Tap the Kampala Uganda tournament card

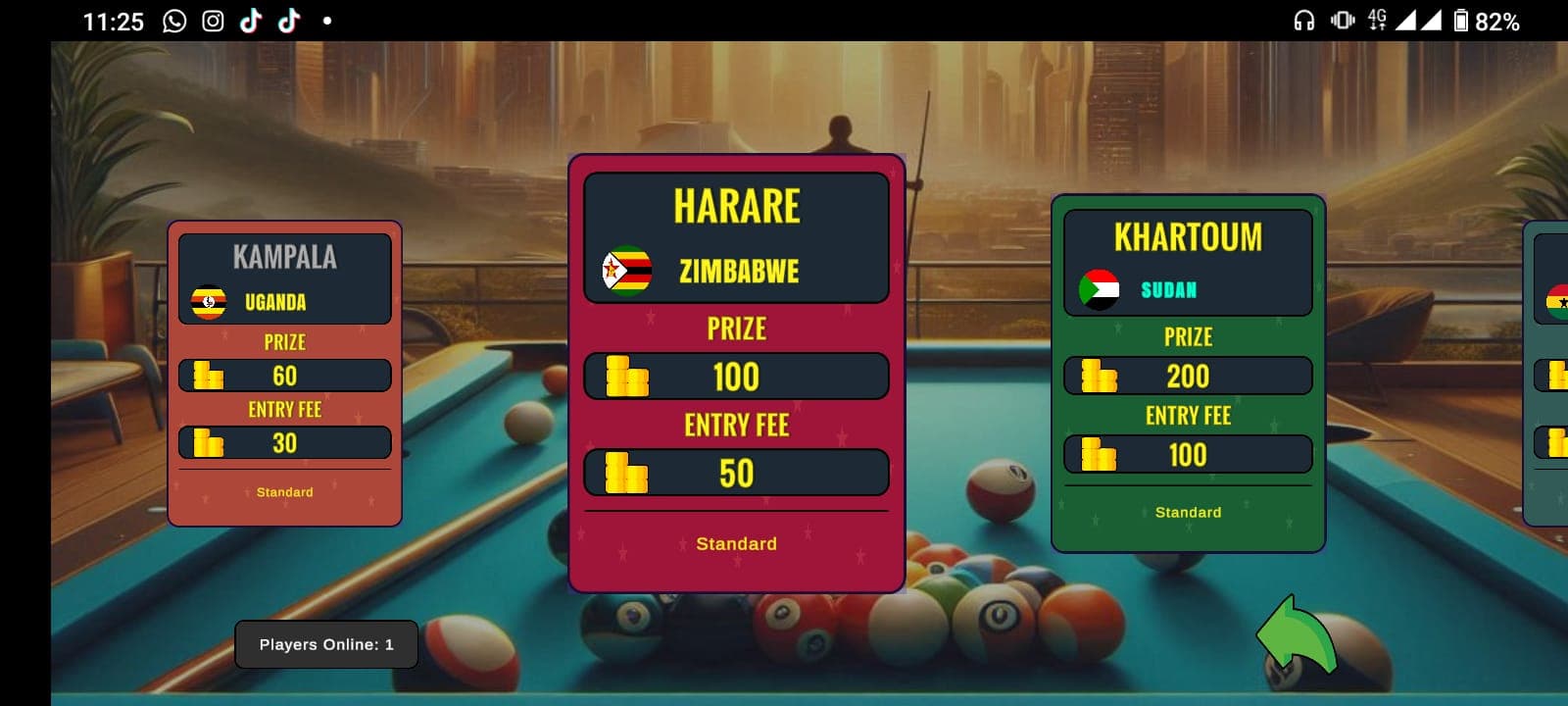(x=284, y=373)
